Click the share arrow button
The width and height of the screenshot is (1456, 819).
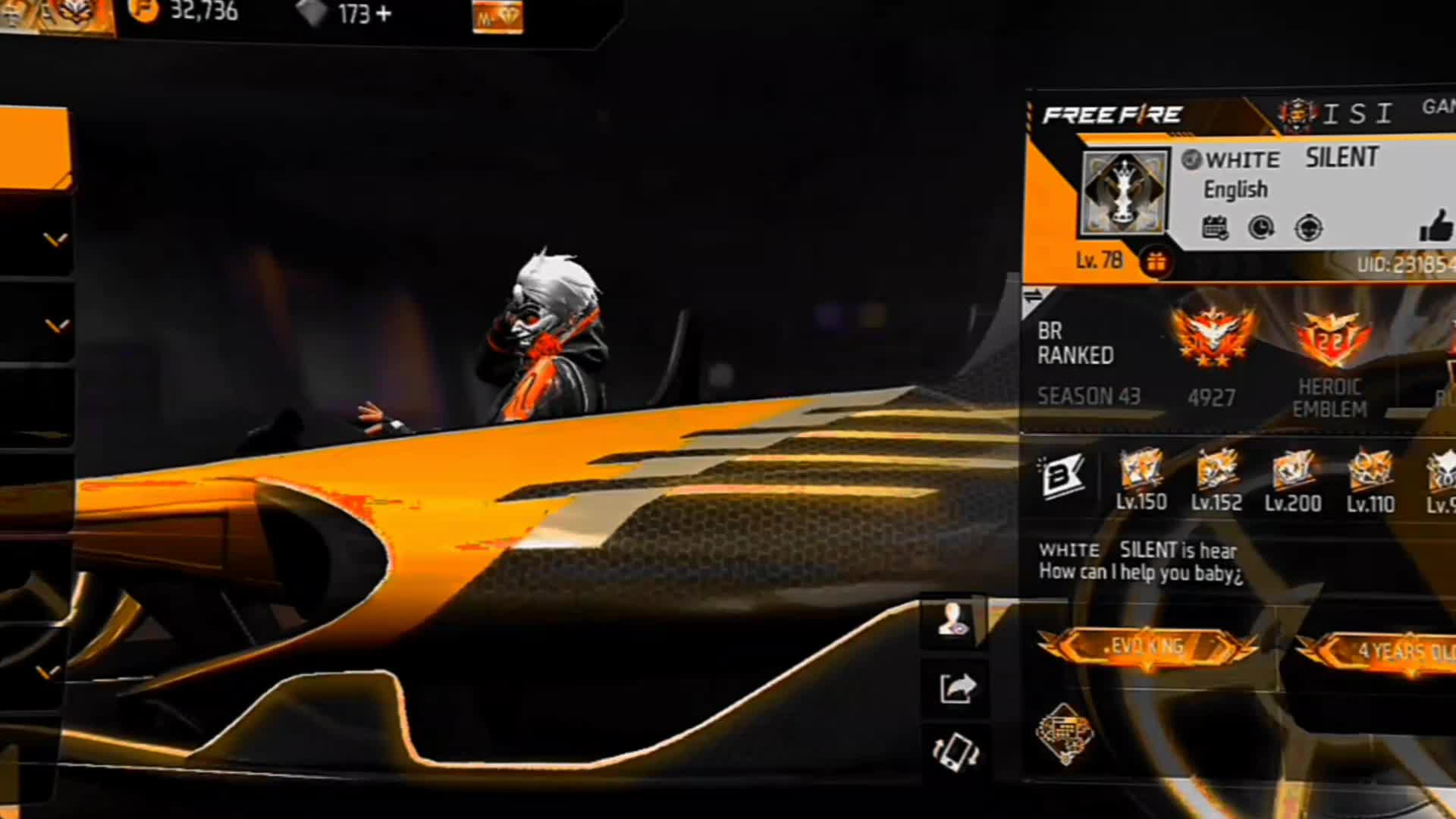tap(955, 688)
